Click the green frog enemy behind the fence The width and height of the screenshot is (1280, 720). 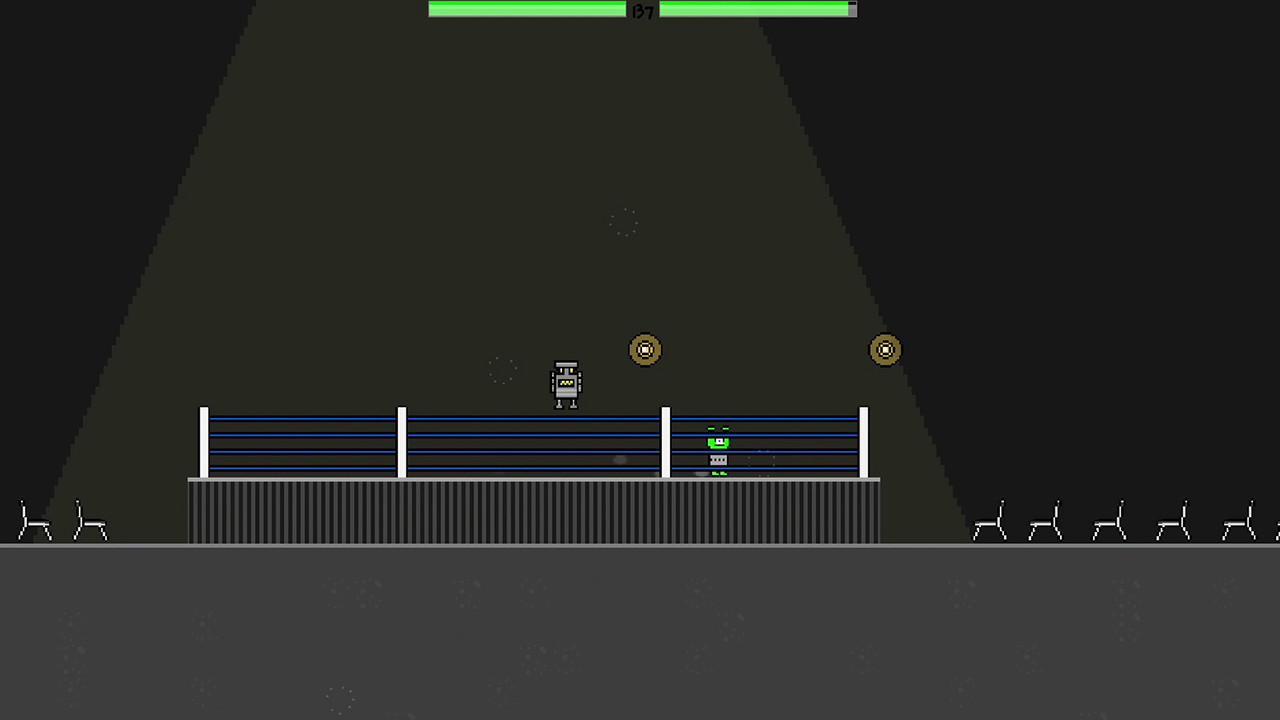click(x=717, y=443)
